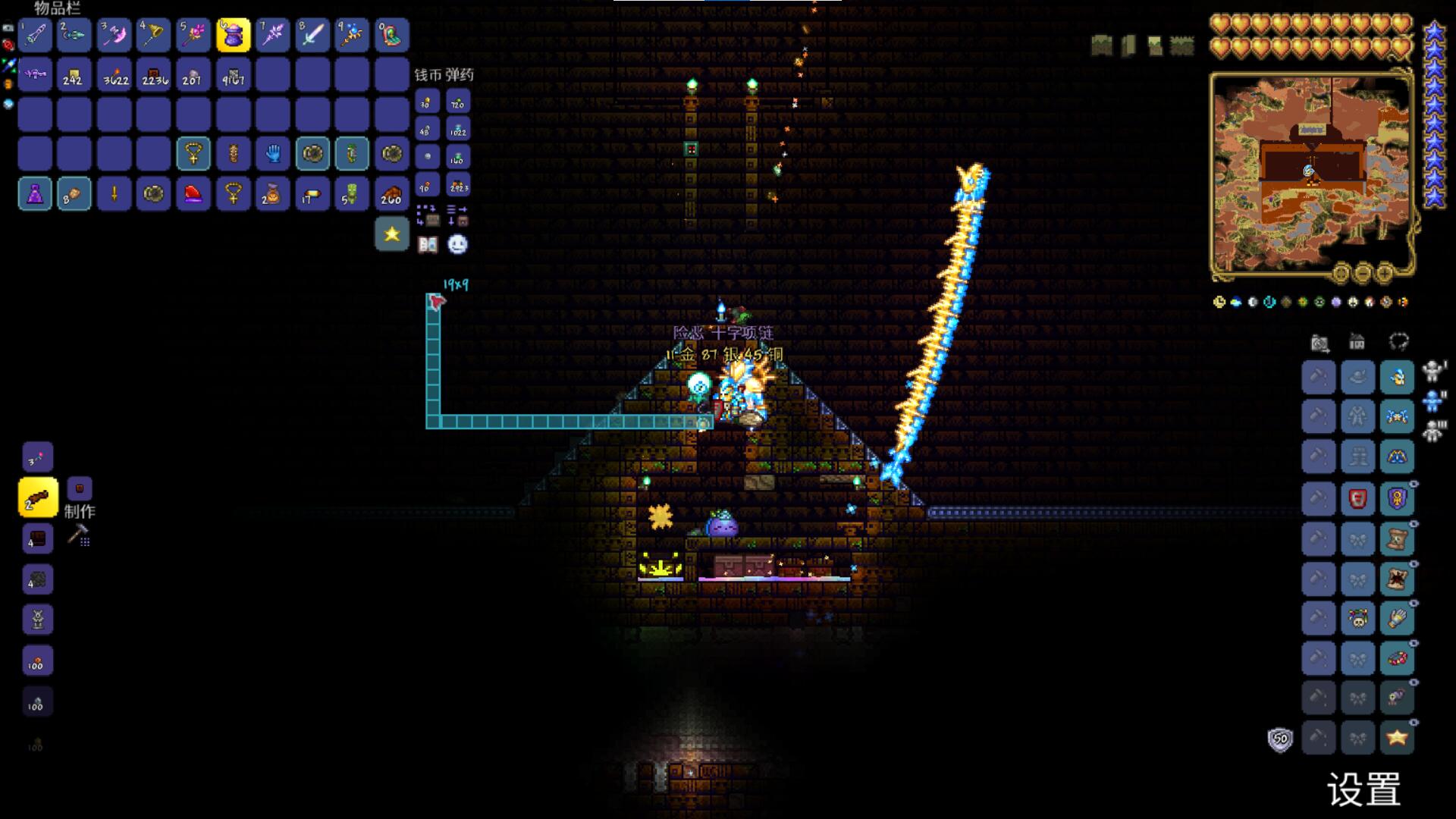Open the bestiary book icon
1456x819 pixels.
pyautogui.click(x=428, y=244)
